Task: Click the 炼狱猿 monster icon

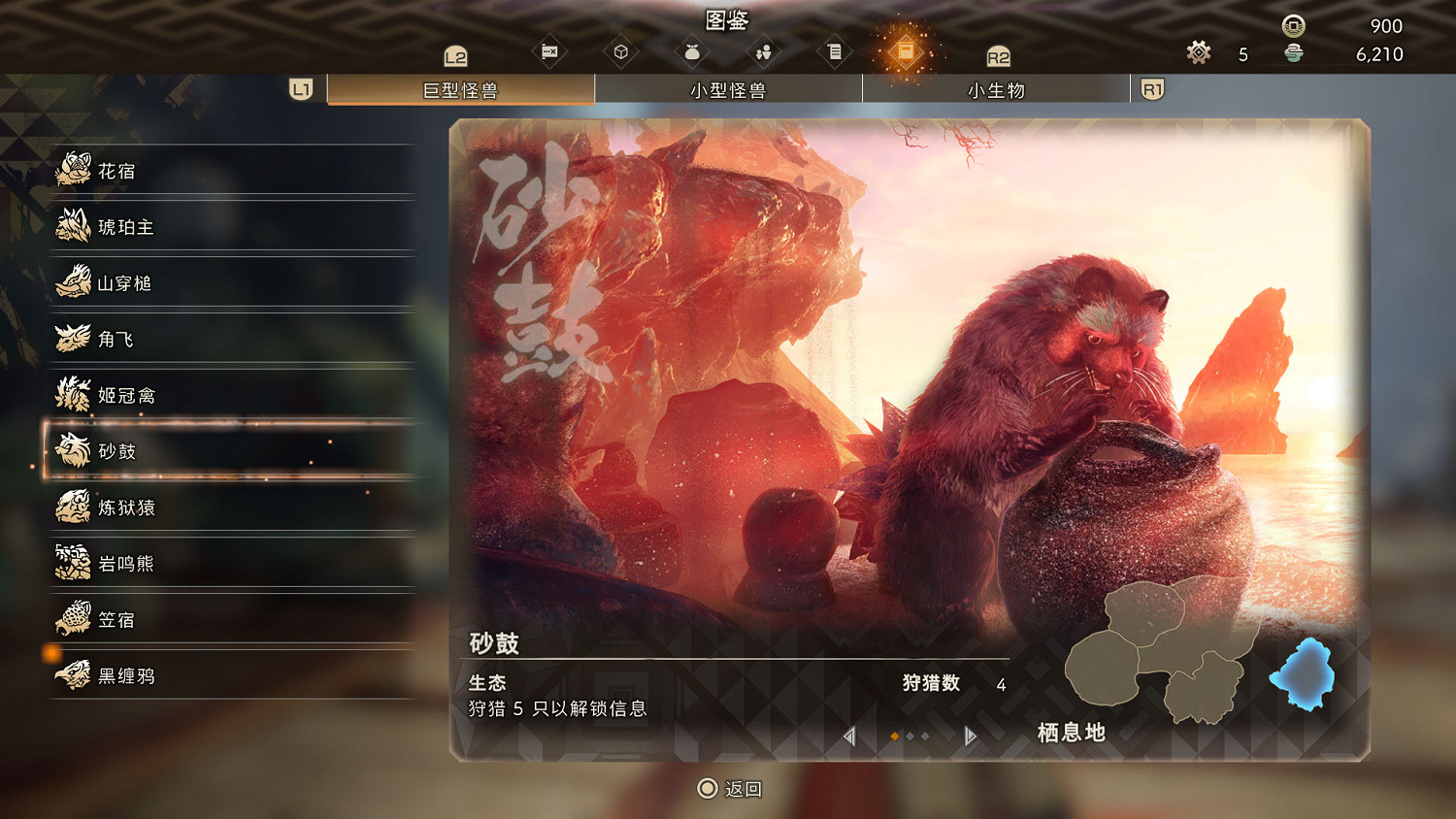Action: (x=73, y=508)
